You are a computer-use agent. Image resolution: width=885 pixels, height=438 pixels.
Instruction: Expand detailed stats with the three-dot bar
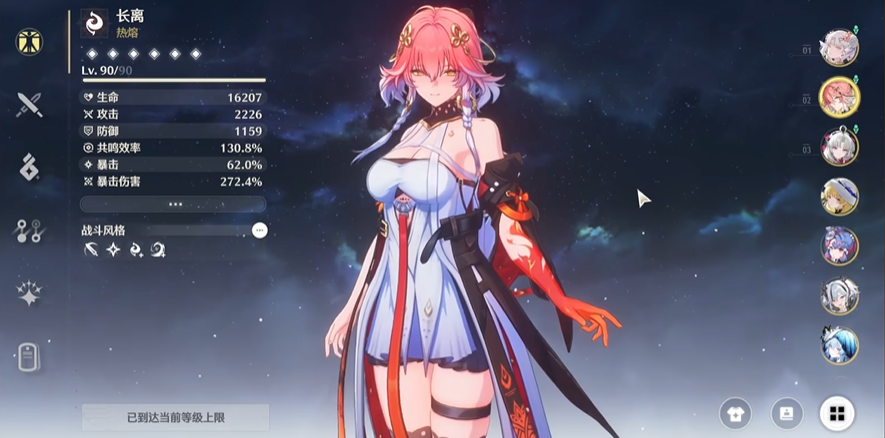tap(173, 204)
